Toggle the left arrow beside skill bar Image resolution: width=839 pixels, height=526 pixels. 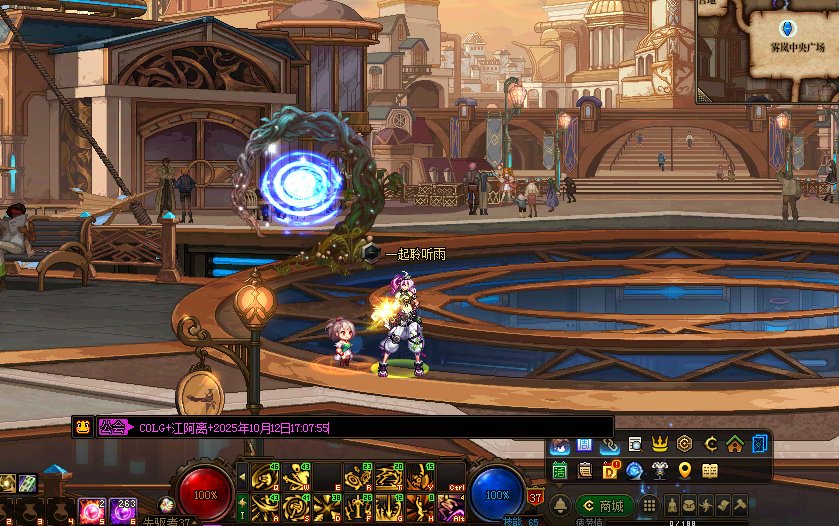pyautogui.click(x=240, y=477)
